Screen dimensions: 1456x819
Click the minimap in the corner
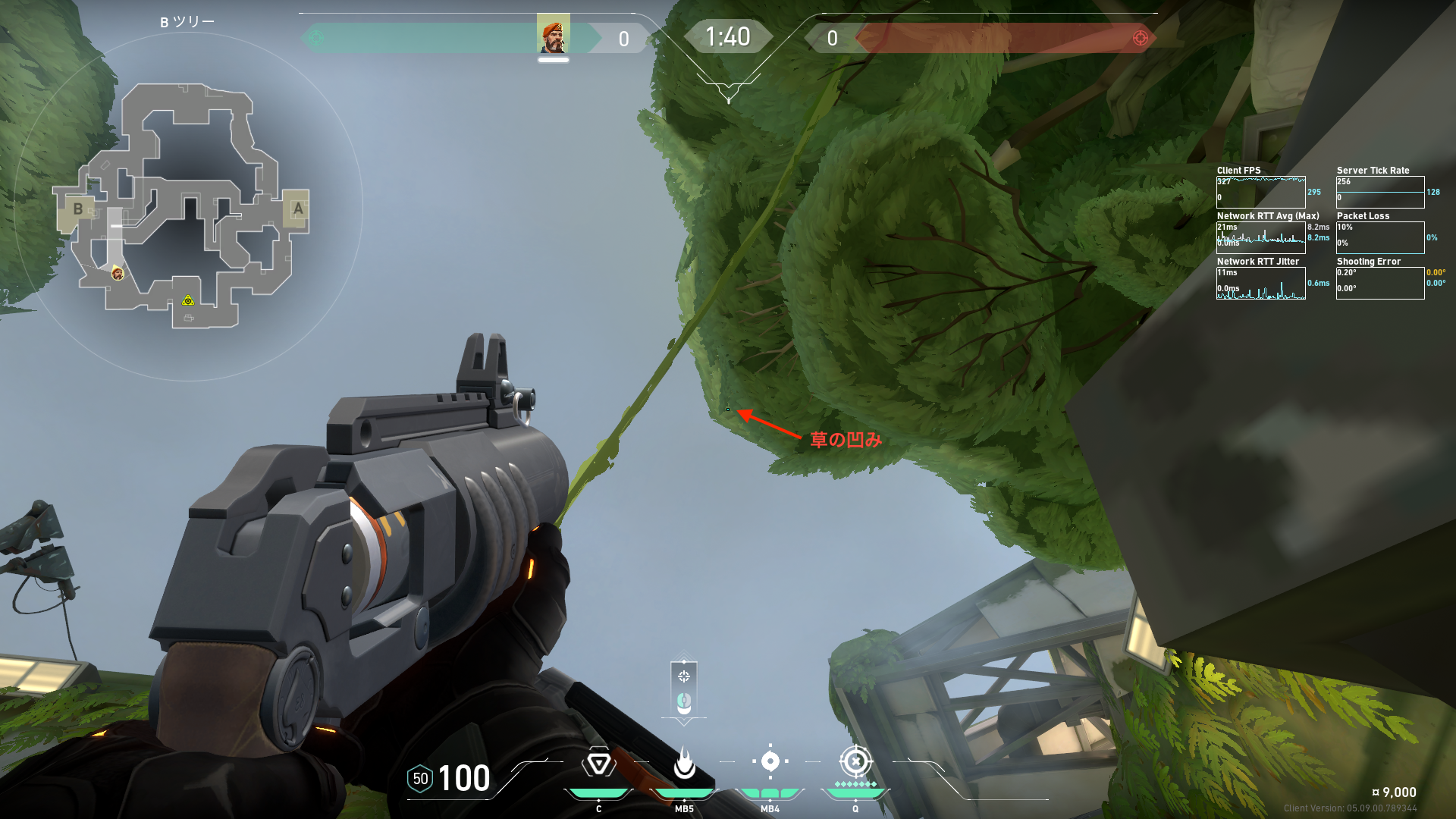[x=186, y=206]
